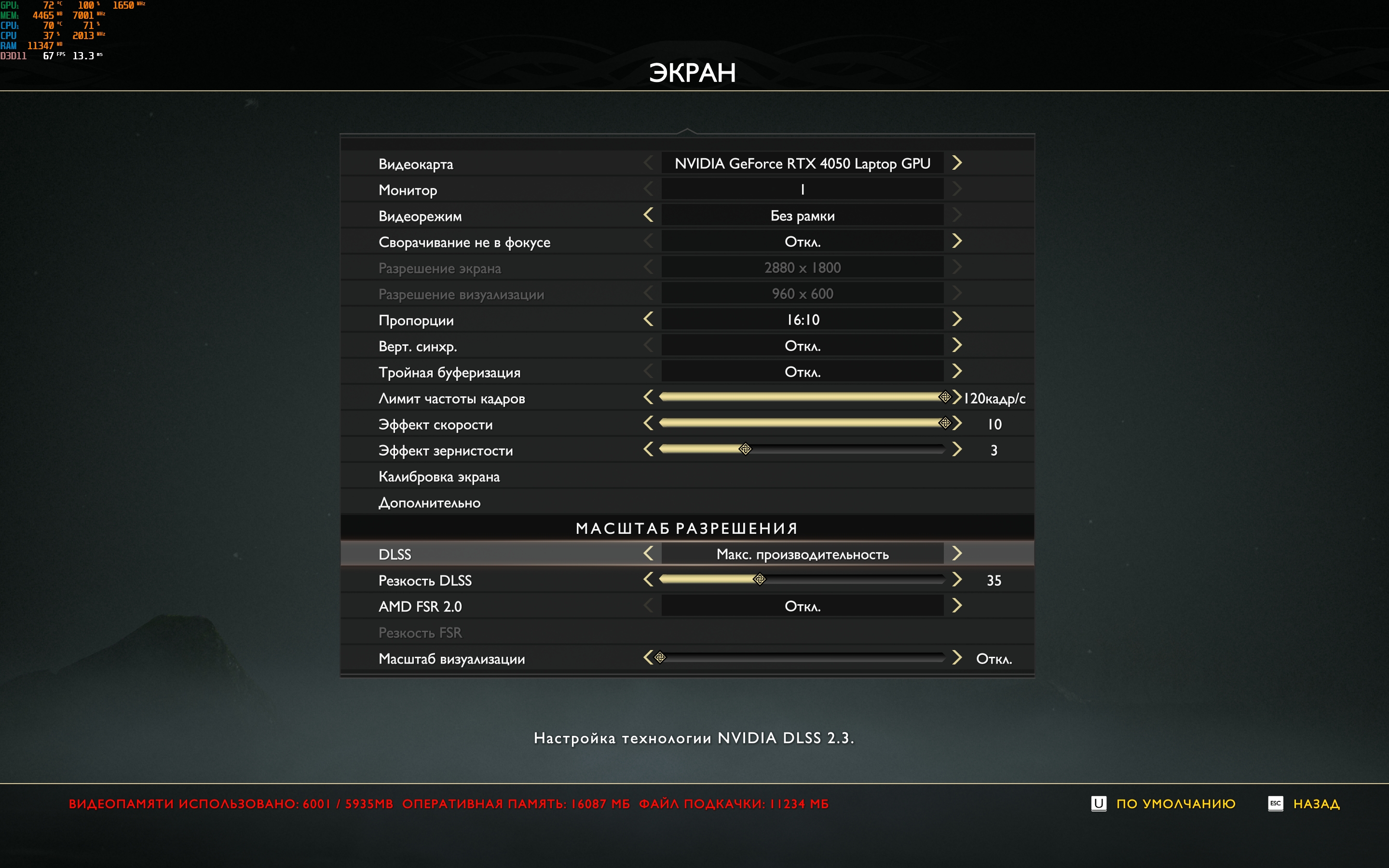The width and height of the screenshot is (1389, 868).
Task: Select next DLSS mode with right arrow
Action: [957, 554]
